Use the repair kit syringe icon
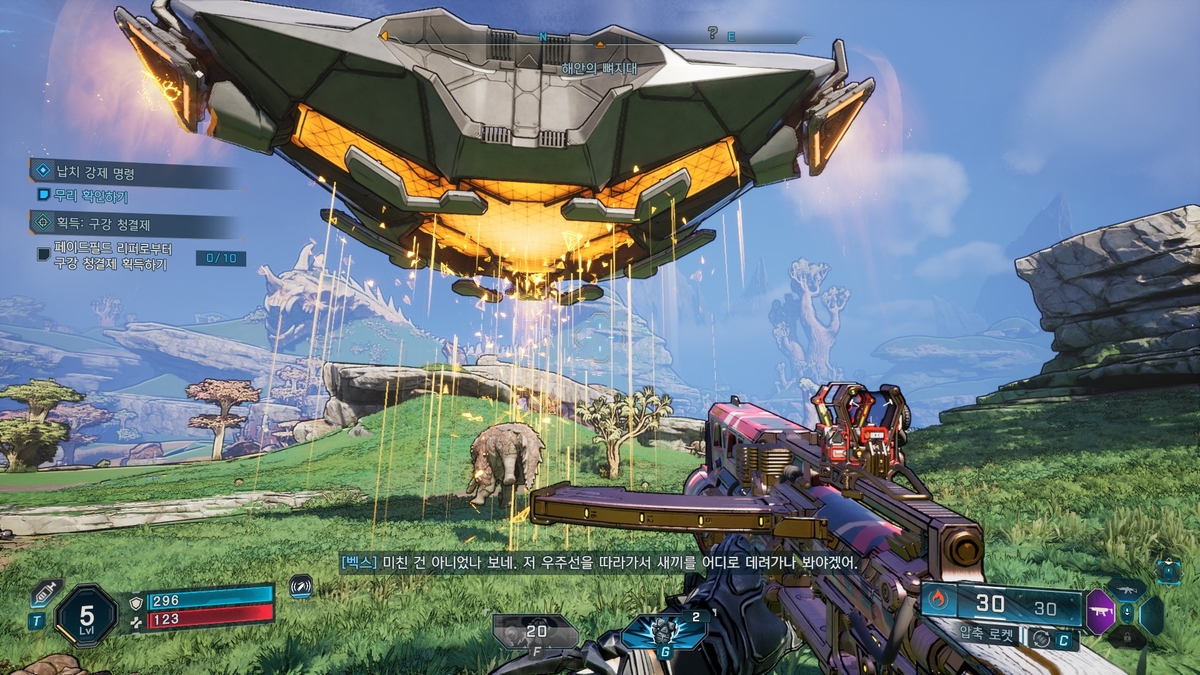The image size is (1200, 675). coord(43,592)
